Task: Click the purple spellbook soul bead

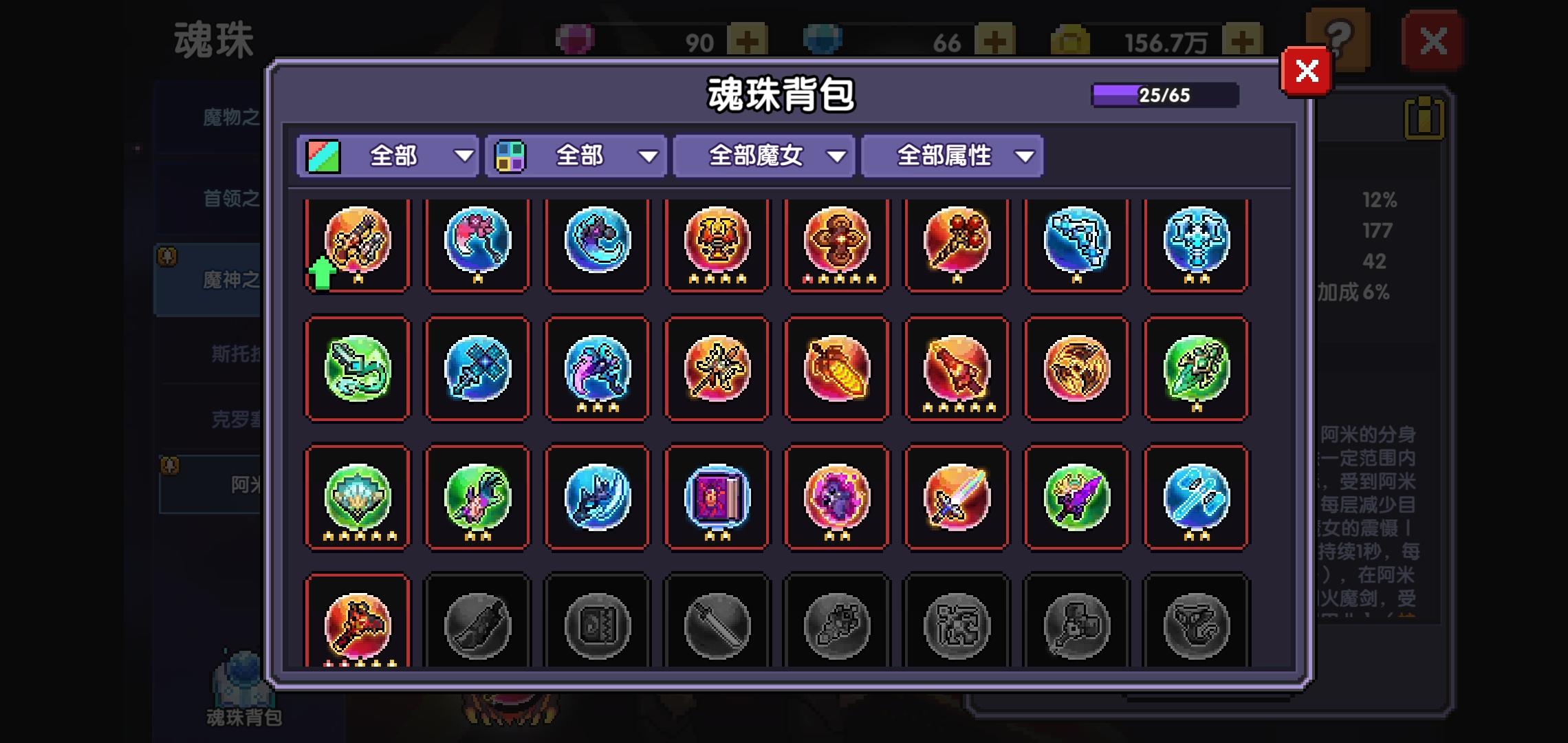Action: (717, 497)
